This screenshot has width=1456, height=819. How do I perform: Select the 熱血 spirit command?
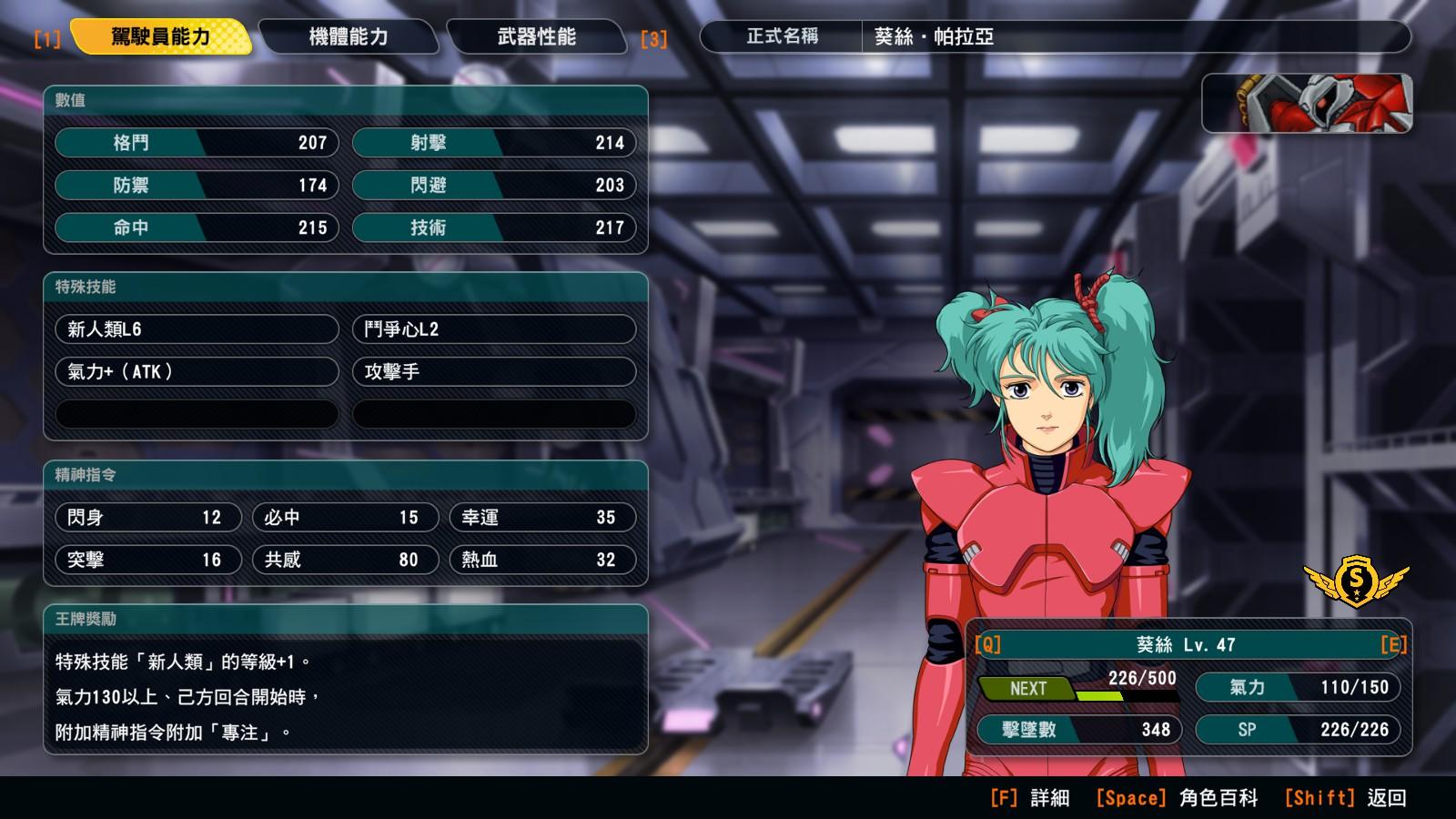pyautogui.click(x=542, y=560)
